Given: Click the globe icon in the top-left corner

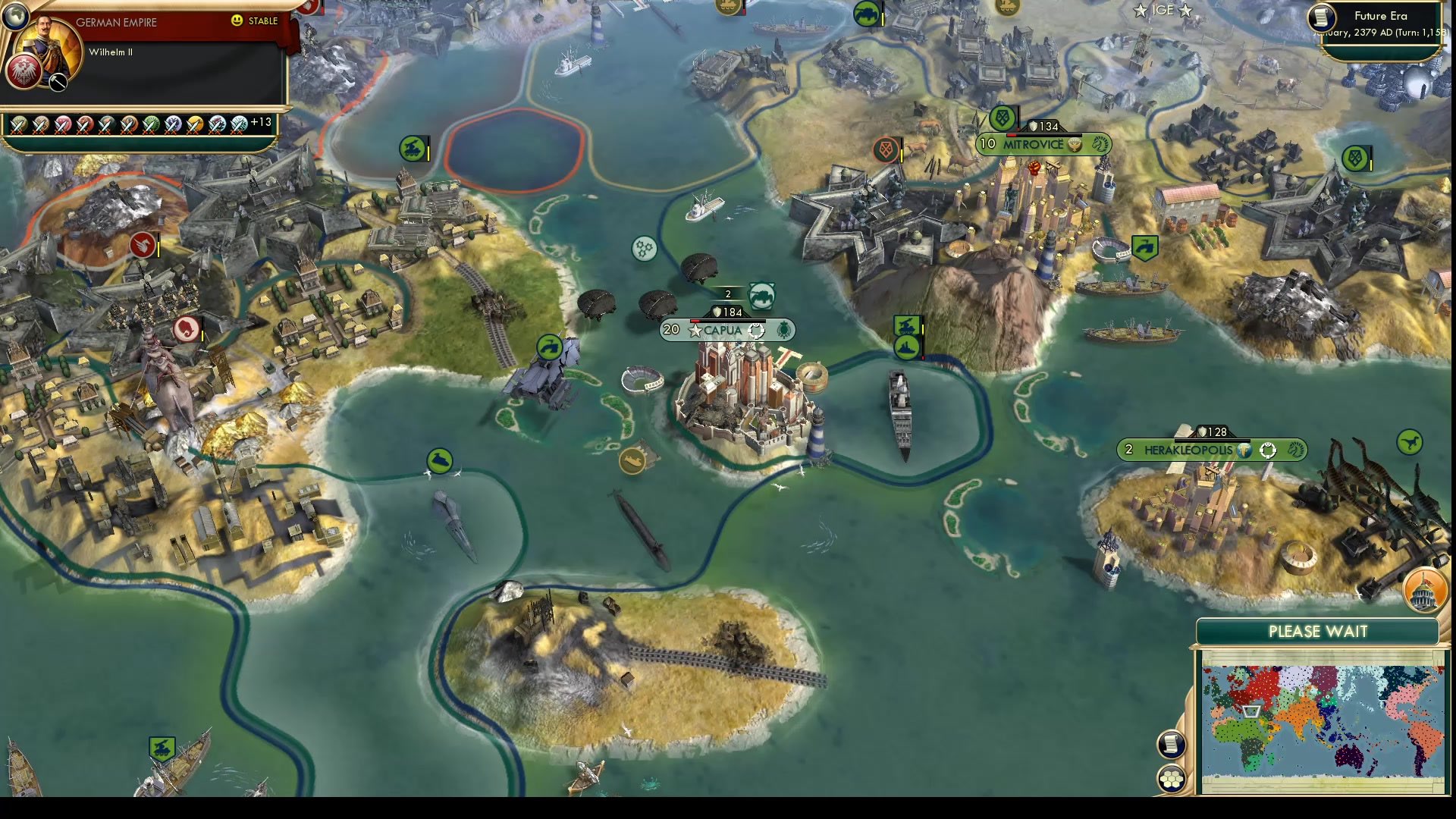Looking at the screenshot, I should point(15,17).
